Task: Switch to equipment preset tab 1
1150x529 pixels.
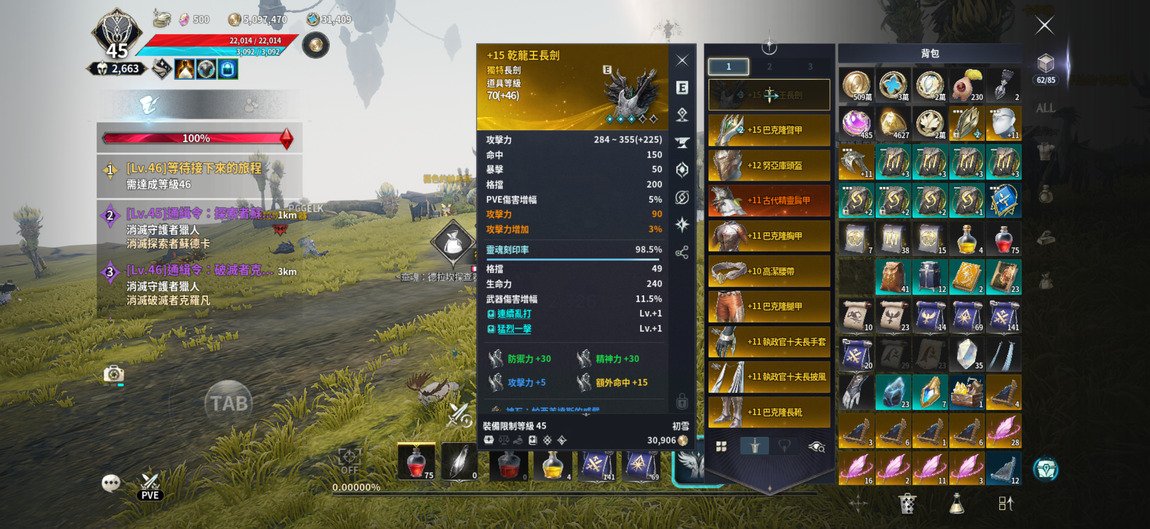Action: point(728,66)
